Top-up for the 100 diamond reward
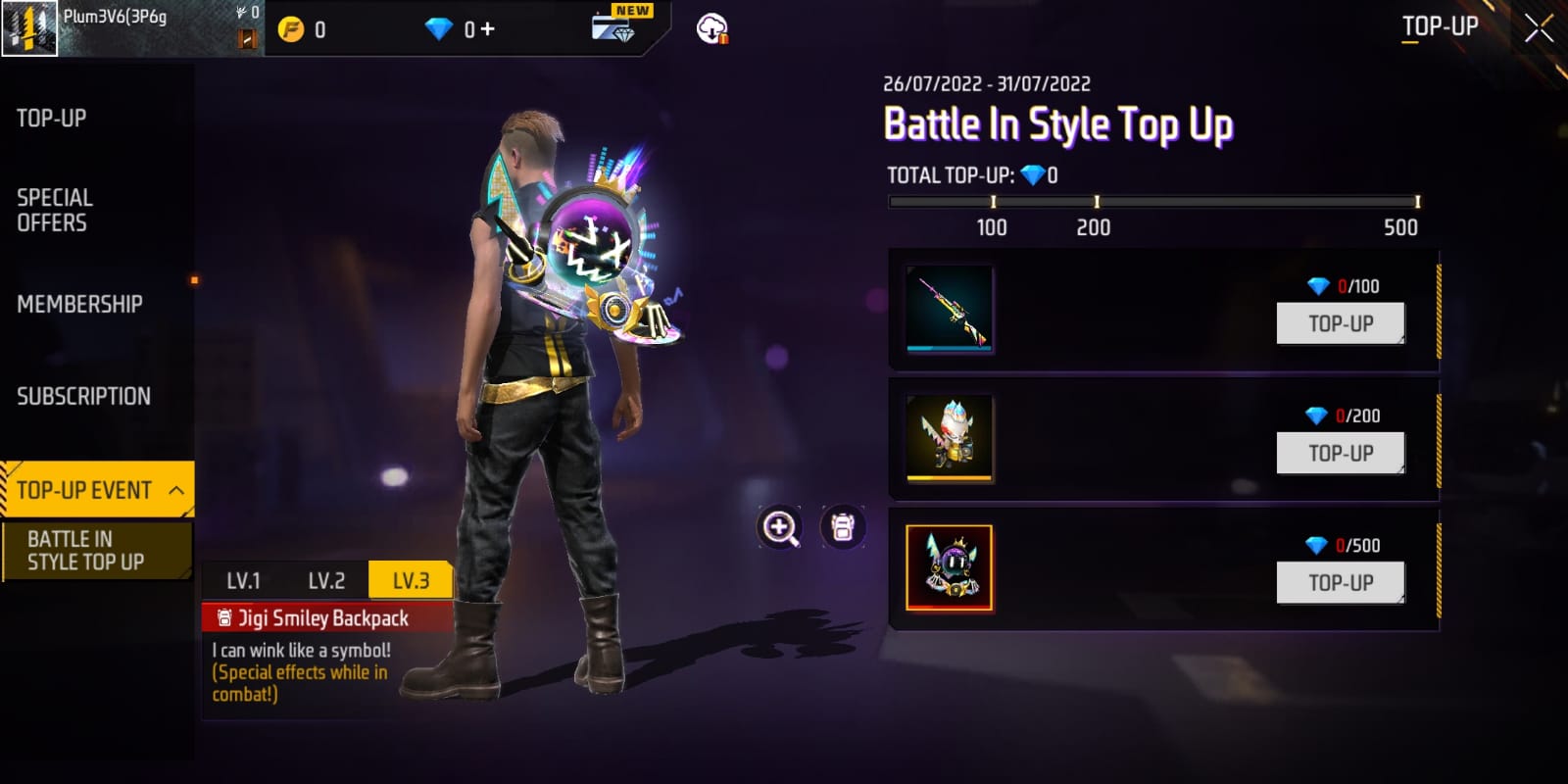Image resolution: width=1568 pixels, height=784 pixels. 1340,323
